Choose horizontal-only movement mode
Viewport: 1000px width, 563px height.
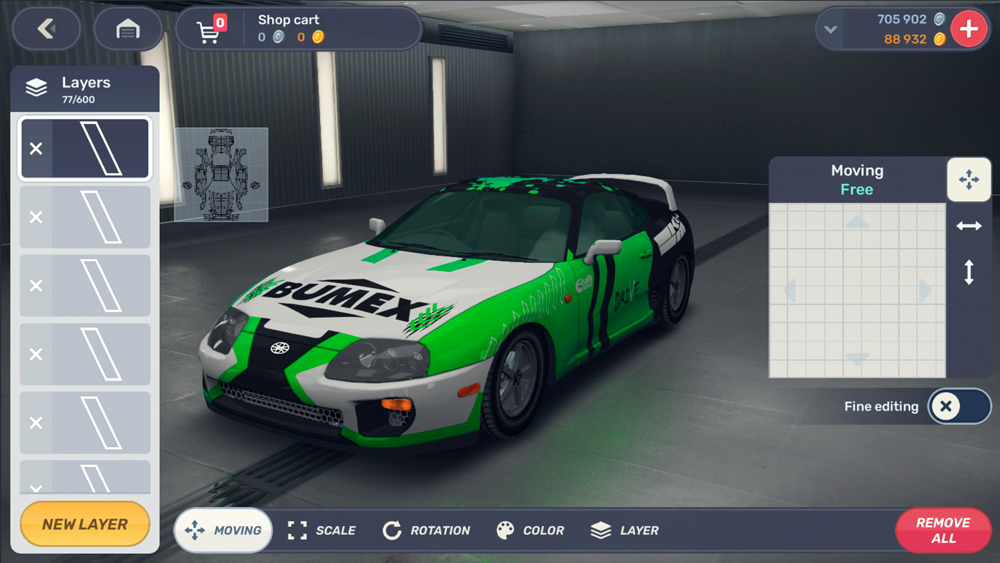click(968, 226)
